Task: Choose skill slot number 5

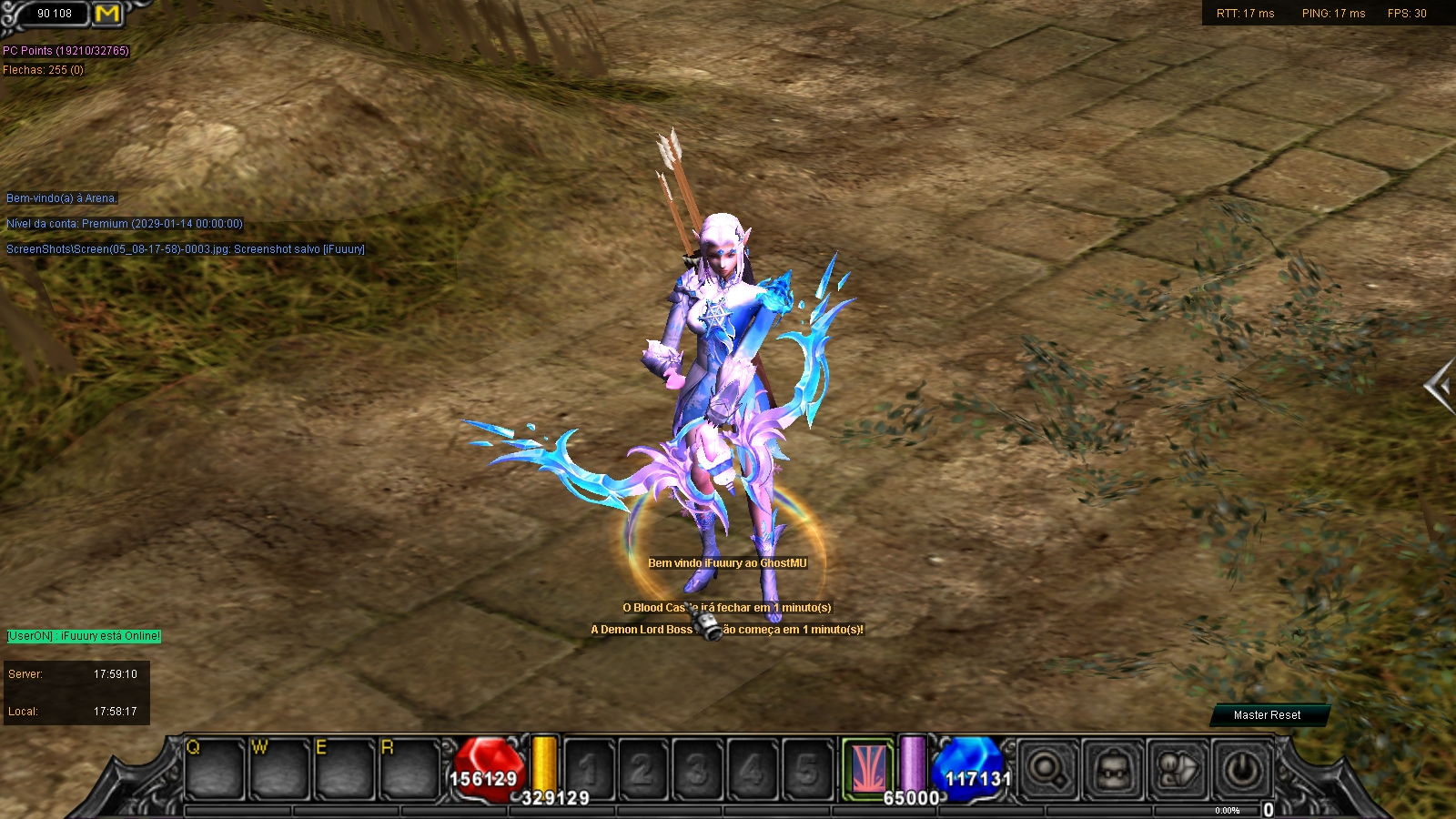Action: click(x=806, y=771)
